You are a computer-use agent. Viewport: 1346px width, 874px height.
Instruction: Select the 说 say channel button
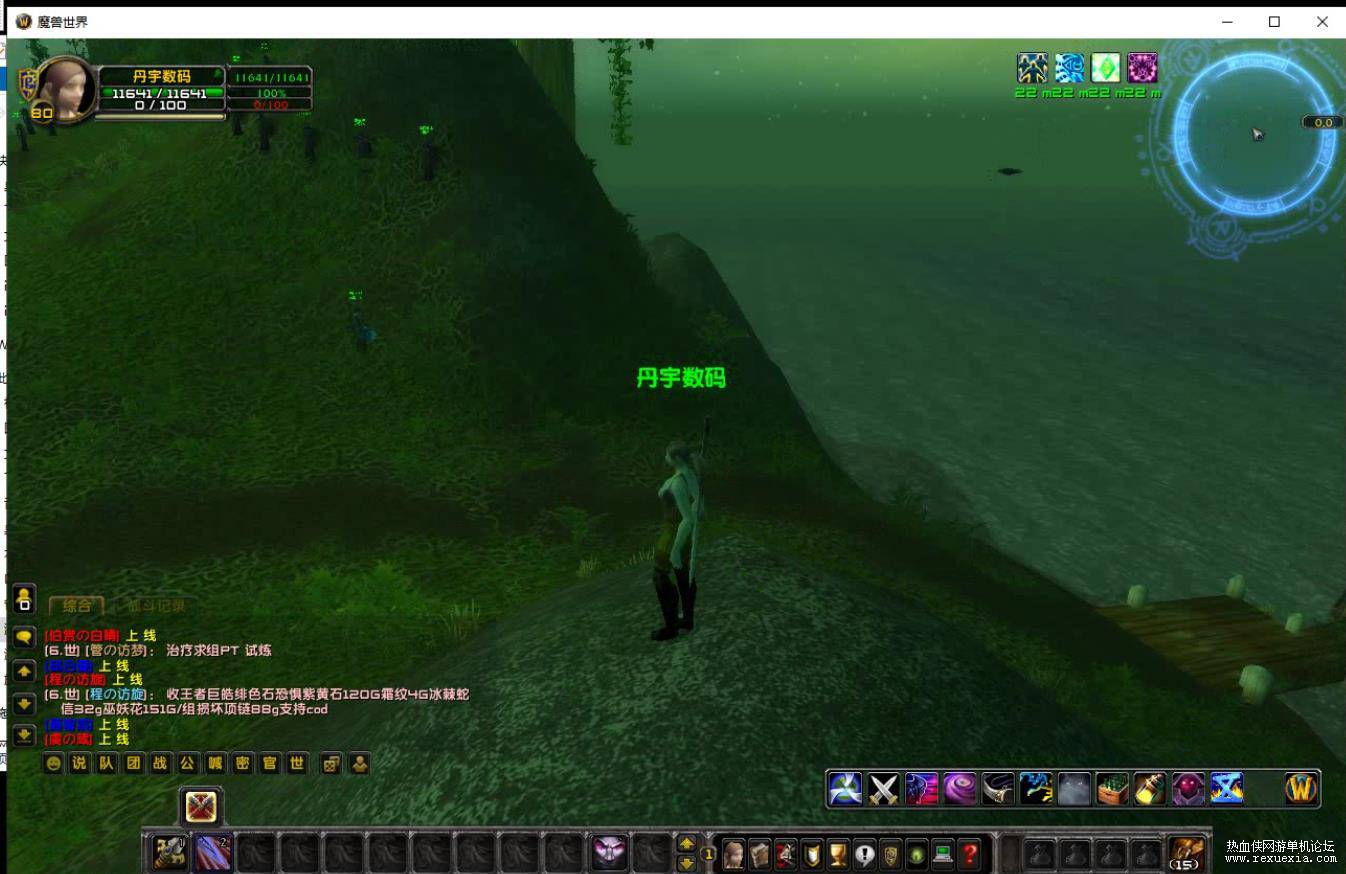pos(80,763)
